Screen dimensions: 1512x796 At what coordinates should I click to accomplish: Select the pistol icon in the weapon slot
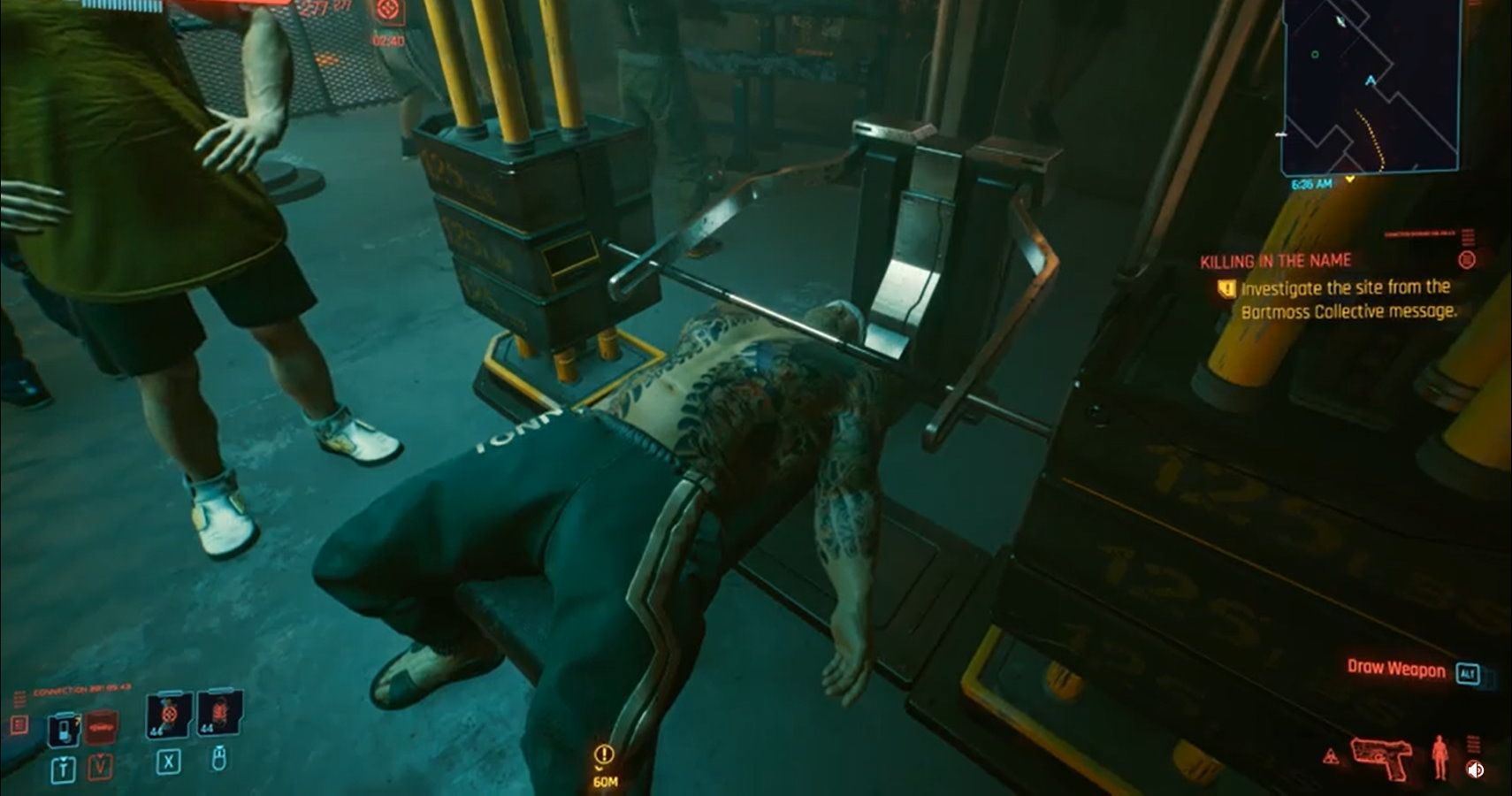[1382, 757]
